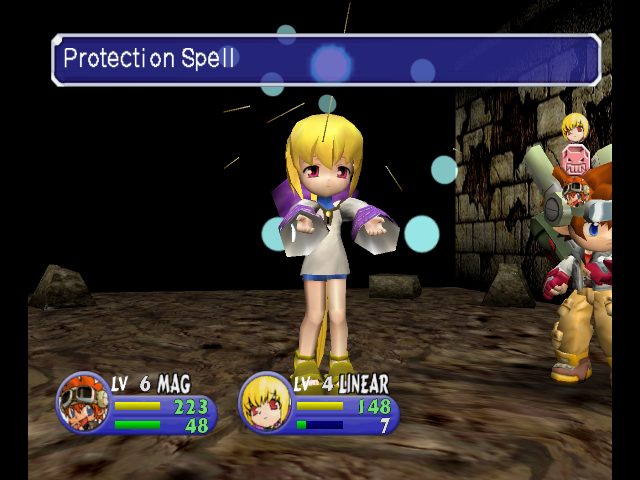
Task: Select the pink monster turn-order icon
Action: coord(575,160)
